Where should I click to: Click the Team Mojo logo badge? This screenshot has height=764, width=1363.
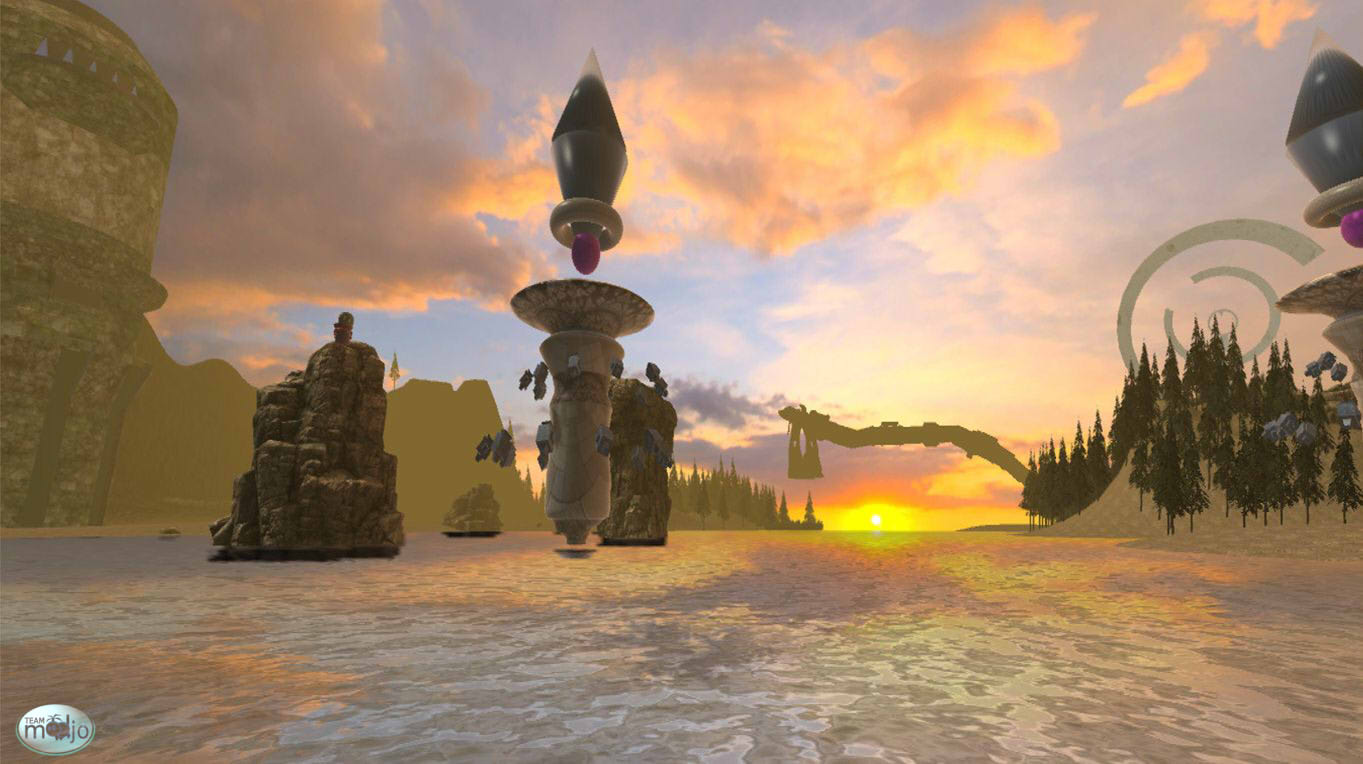pos(56,729)
